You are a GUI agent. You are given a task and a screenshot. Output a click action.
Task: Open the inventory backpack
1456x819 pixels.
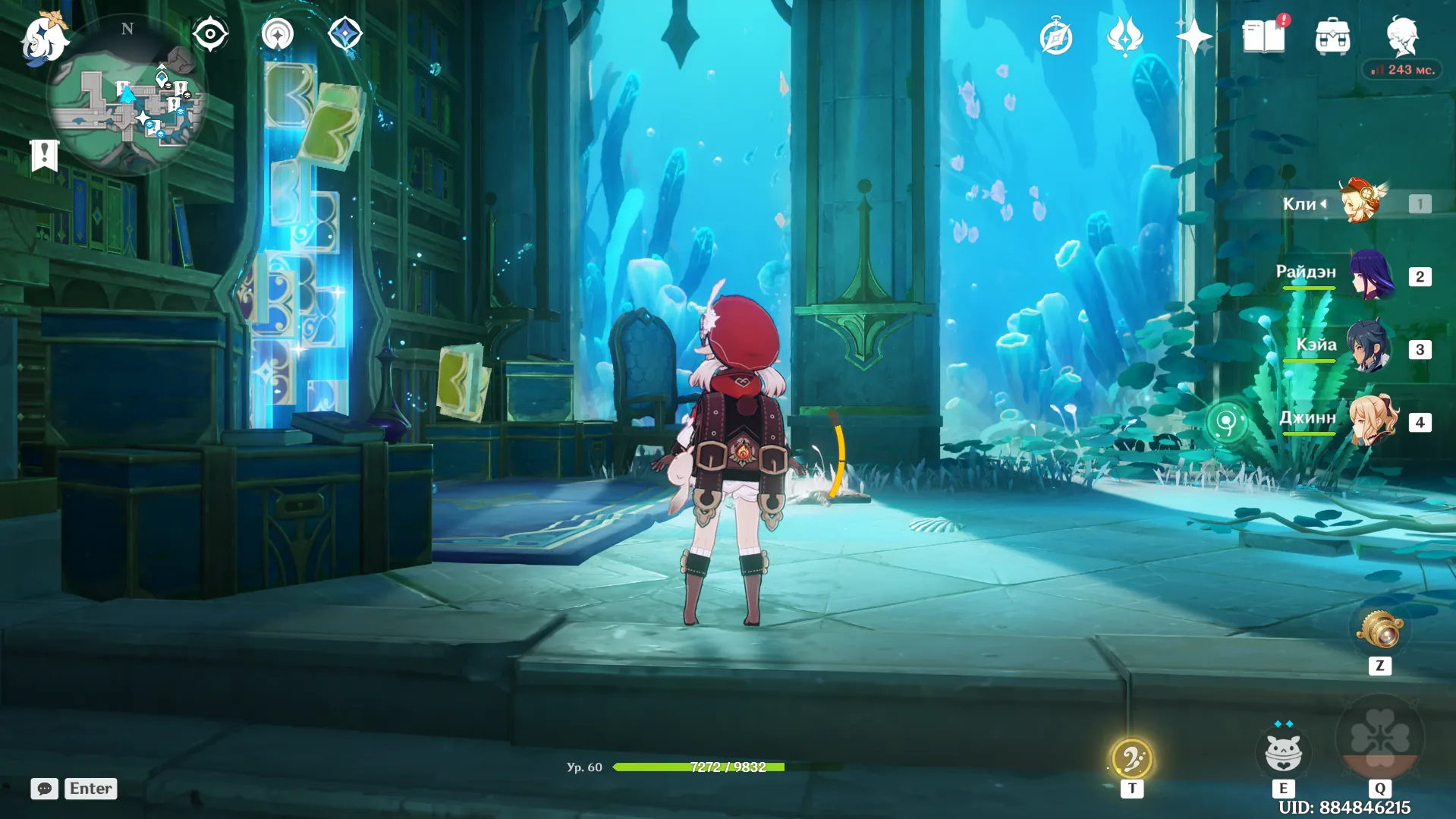point(1332,37)
